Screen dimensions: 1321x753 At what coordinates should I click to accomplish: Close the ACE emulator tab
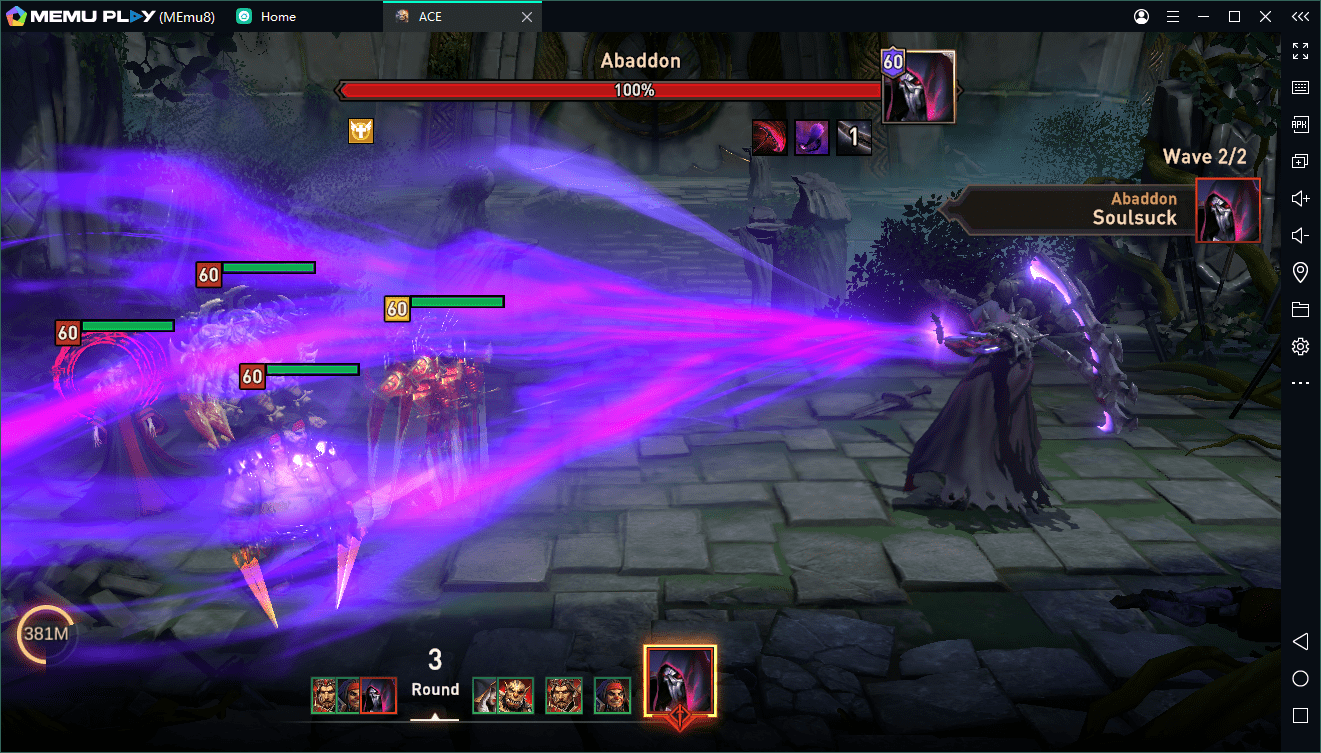point(527,17)
